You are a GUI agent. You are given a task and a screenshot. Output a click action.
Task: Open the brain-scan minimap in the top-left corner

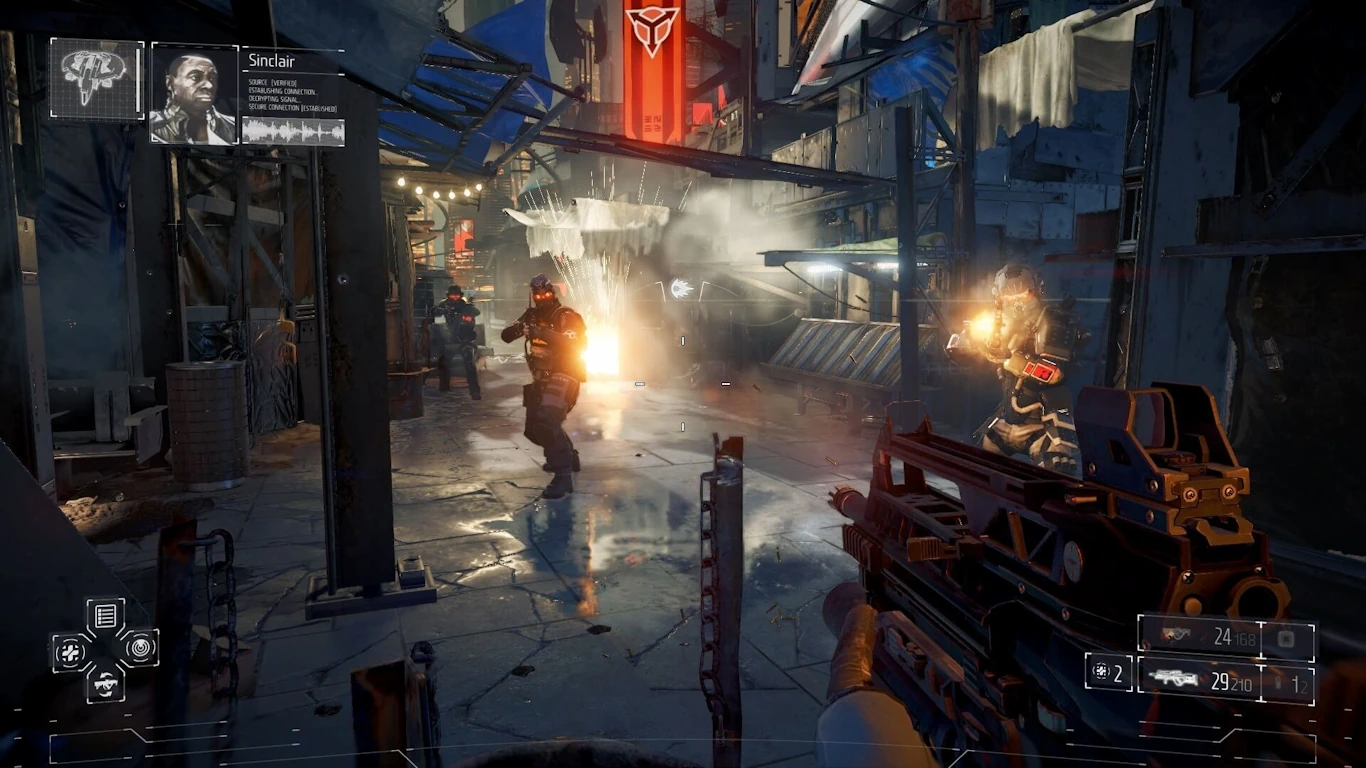(95, 80)
